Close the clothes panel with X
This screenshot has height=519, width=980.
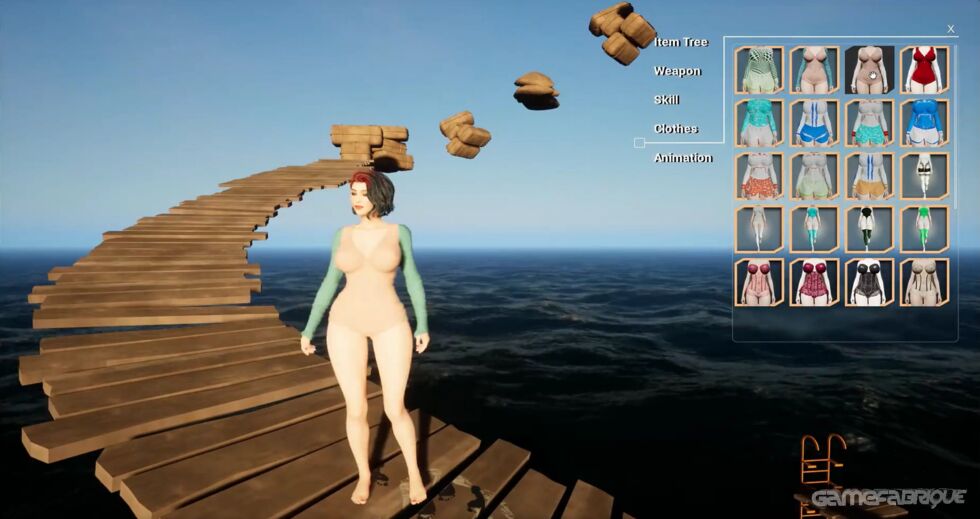950,29
